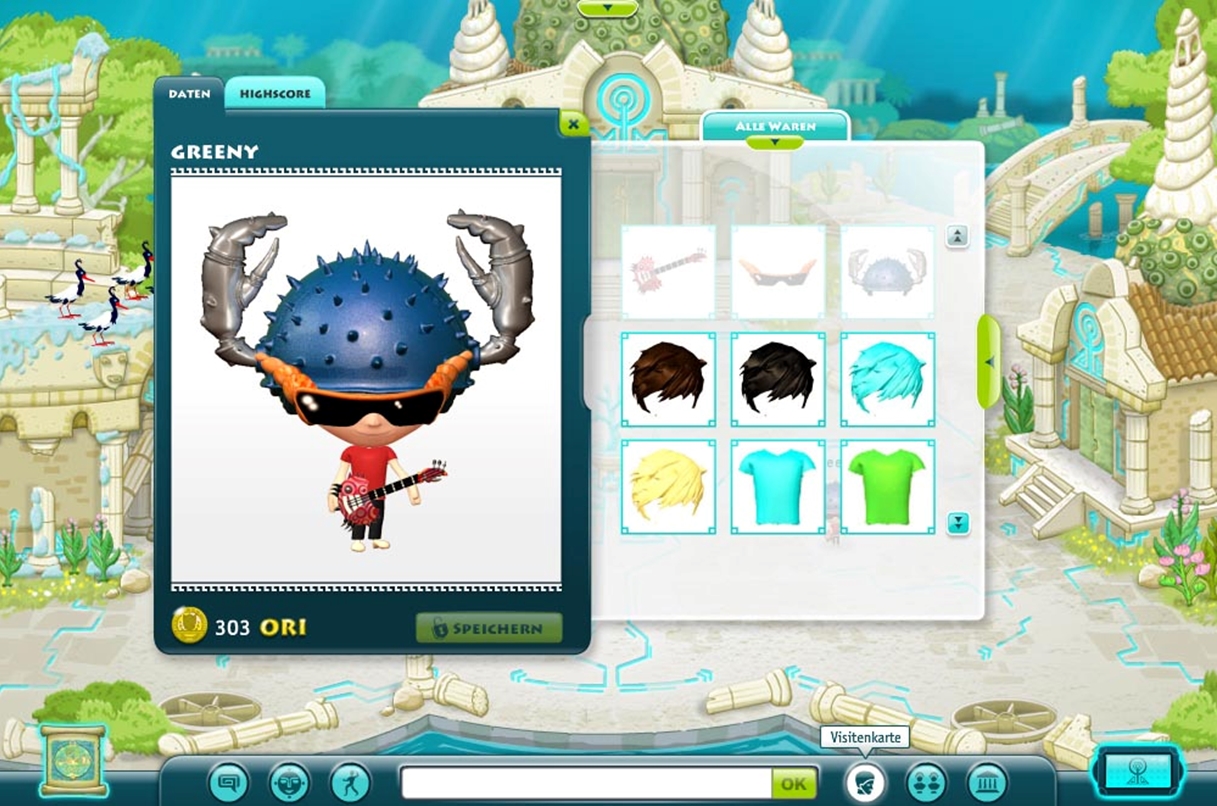This screenshot has width=1217, height=806.
Task: Select the brown hair item
Action: tap(668, 379)
